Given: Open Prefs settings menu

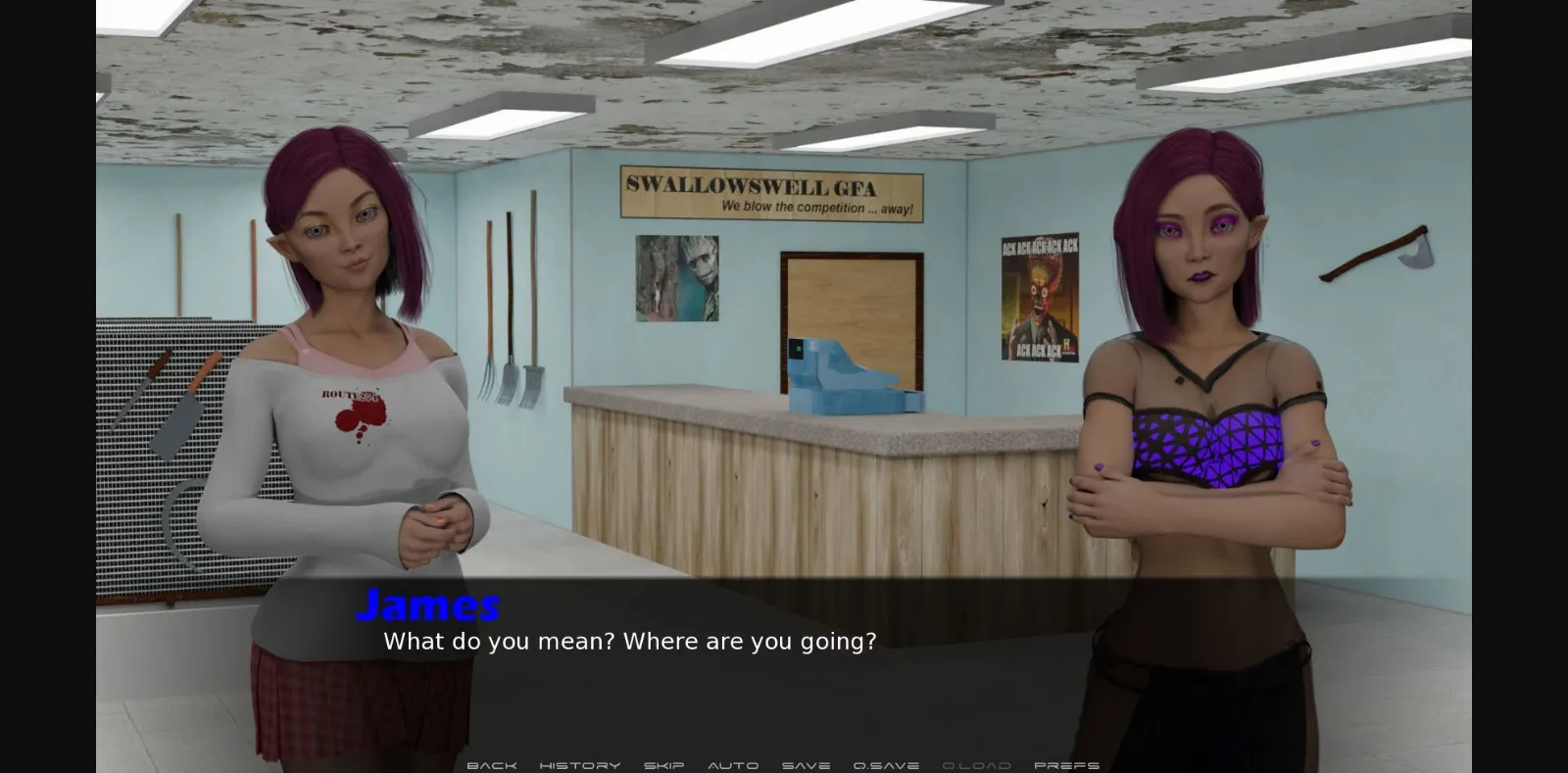Looking at the screenshot, I should (1066, 765).
